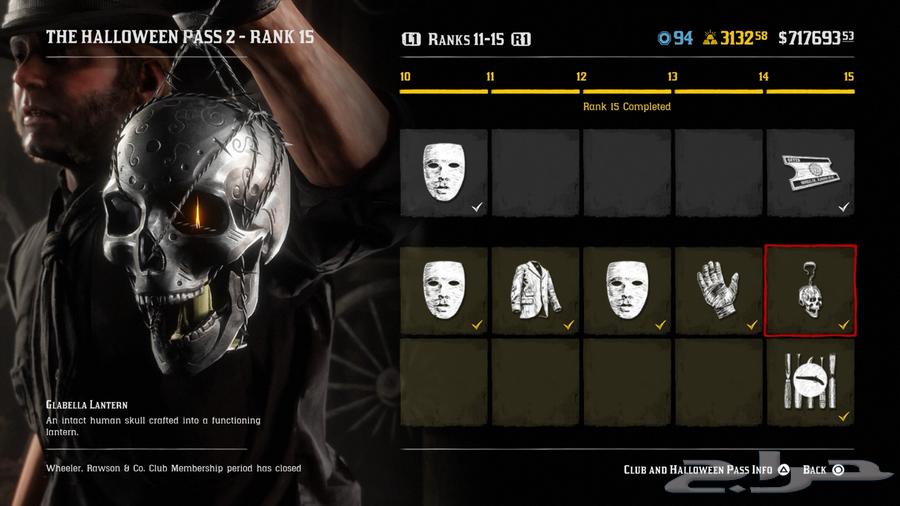The height and width of the screenshot is (506, 900).
Task: Select the offer ticket reward tile
Action: (810, 173)
